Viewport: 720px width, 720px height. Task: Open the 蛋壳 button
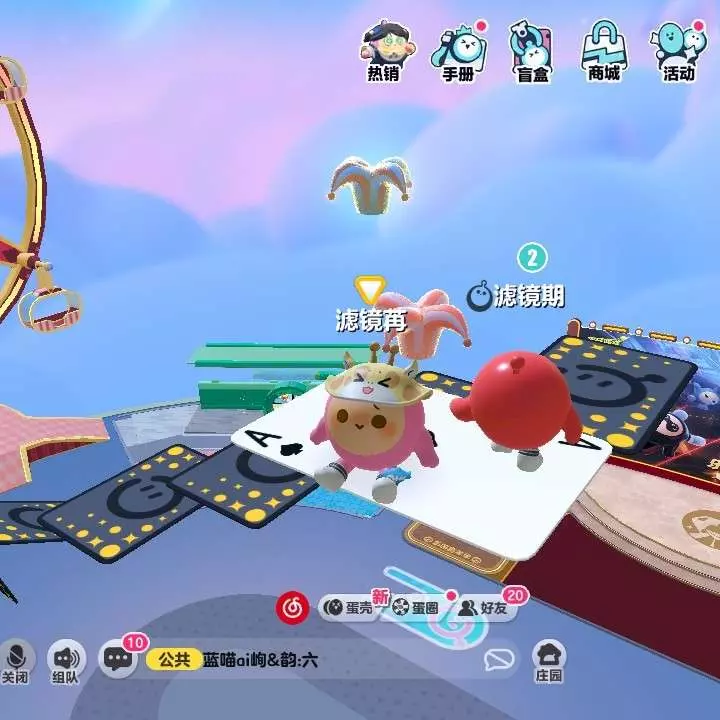click(348, 607)
